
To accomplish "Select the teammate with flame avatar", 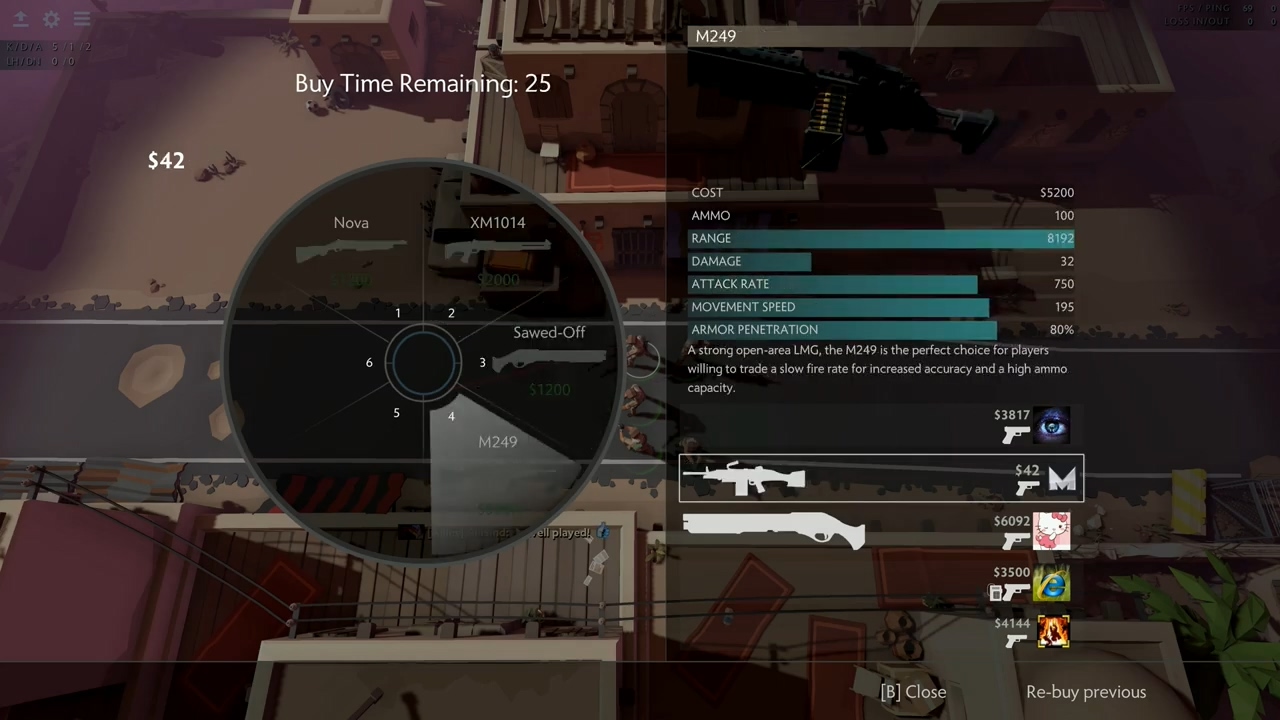I will click(1052, 633).
